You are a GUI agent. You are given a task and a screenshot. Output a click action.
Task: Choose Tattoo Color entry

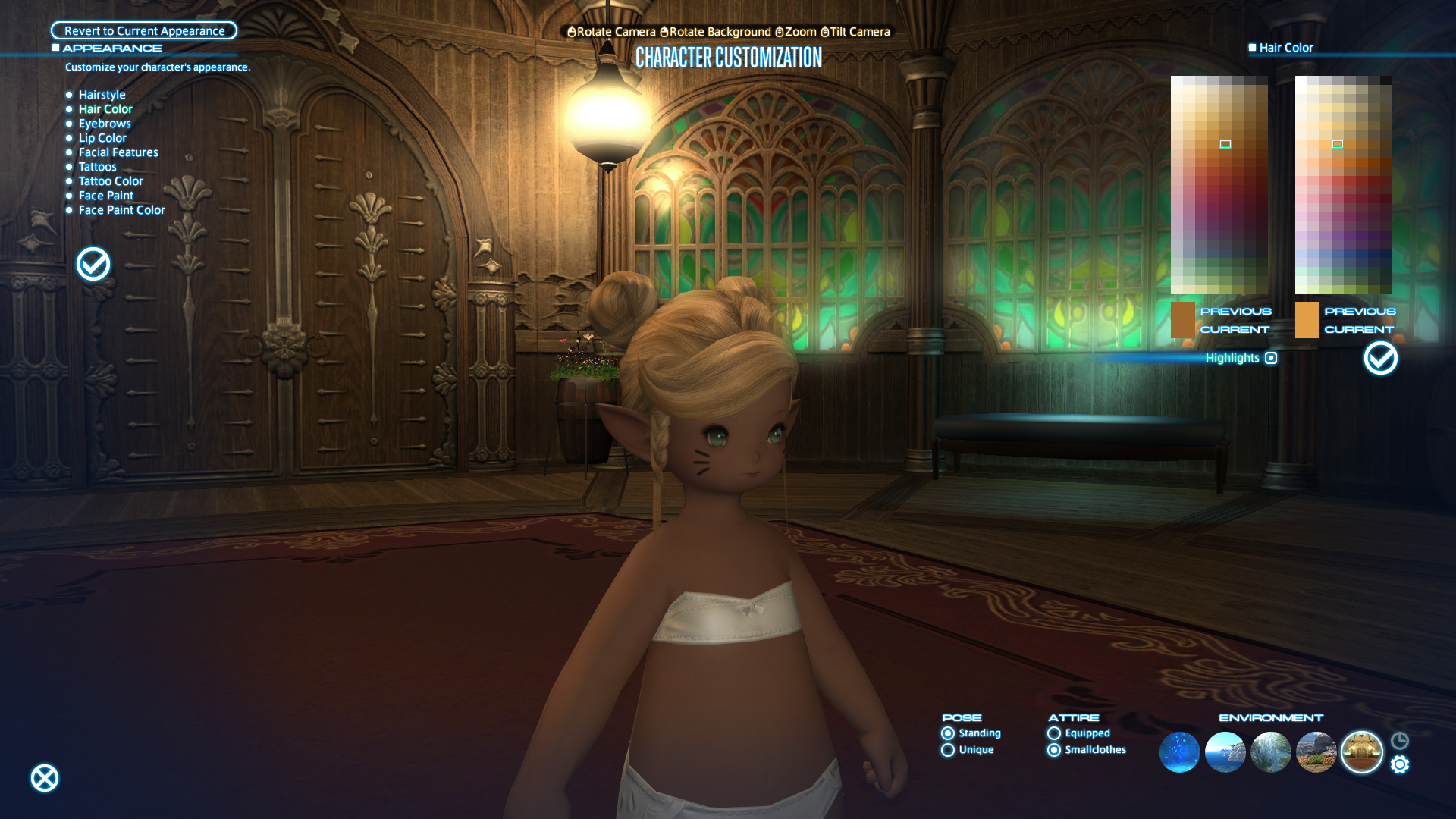coord(111,181)
